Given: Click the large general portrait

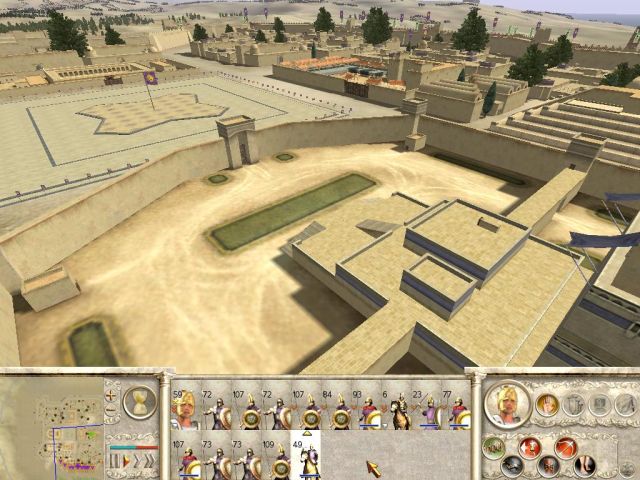Looking at the screenshot, I should coord(507,402).
